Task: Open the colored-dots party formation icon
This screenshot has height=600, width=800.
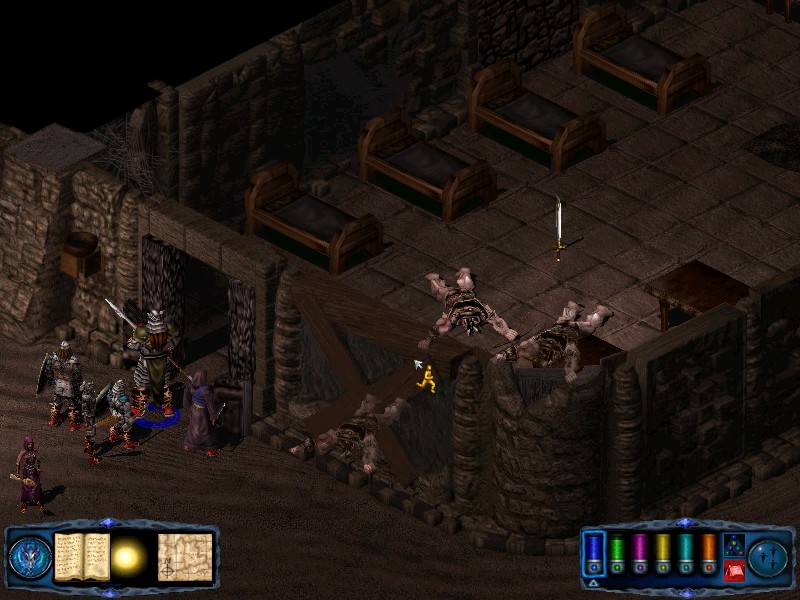Action: coord(733,545)
